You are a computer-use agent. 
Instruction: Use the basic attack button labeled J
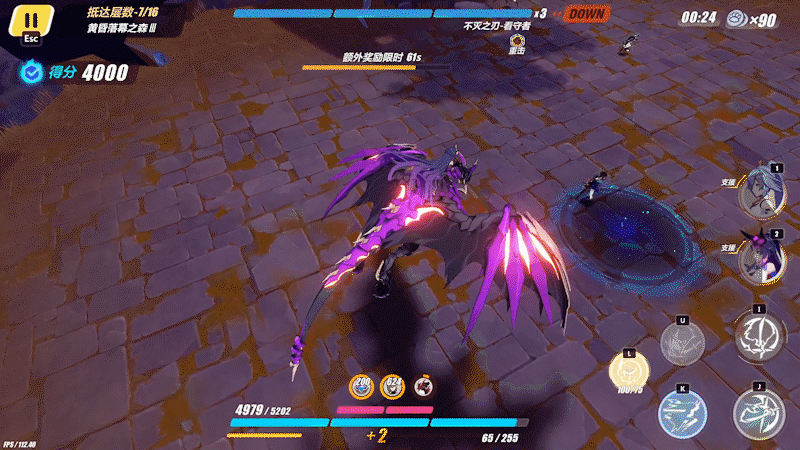(x=758, y=412)
